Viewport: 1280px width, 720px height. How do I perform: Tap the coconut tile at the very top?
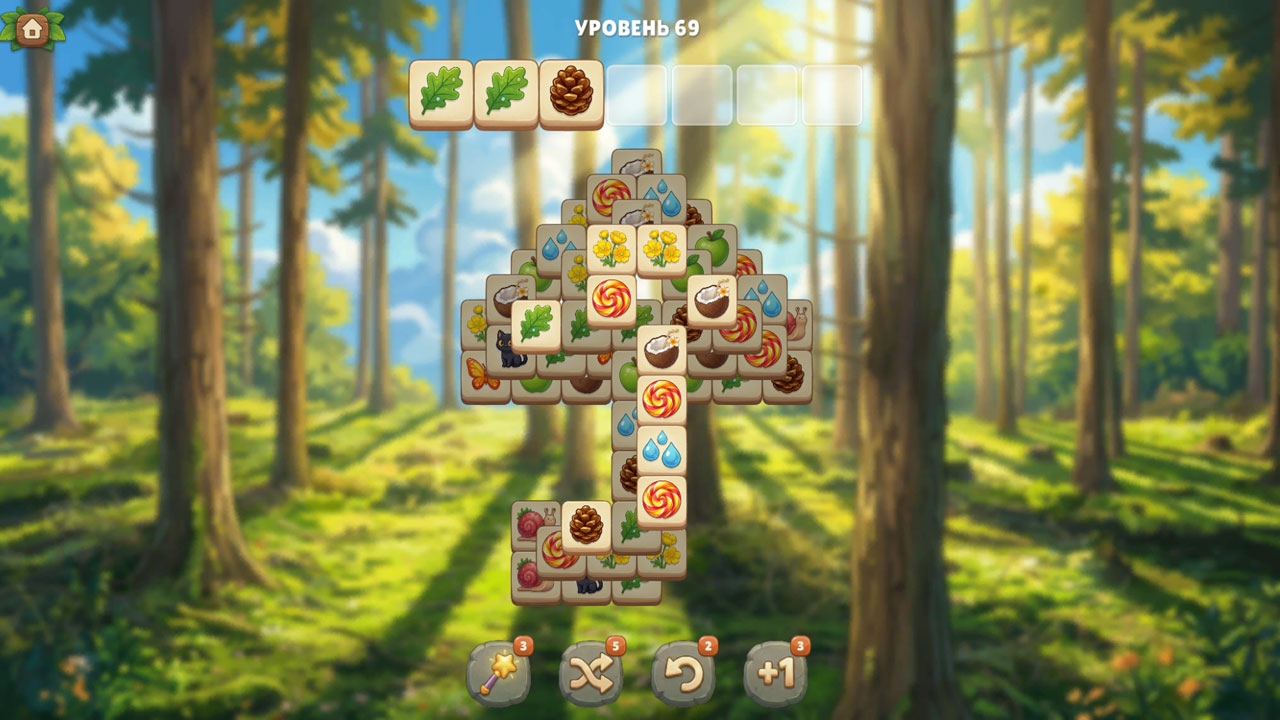(638, 163)
